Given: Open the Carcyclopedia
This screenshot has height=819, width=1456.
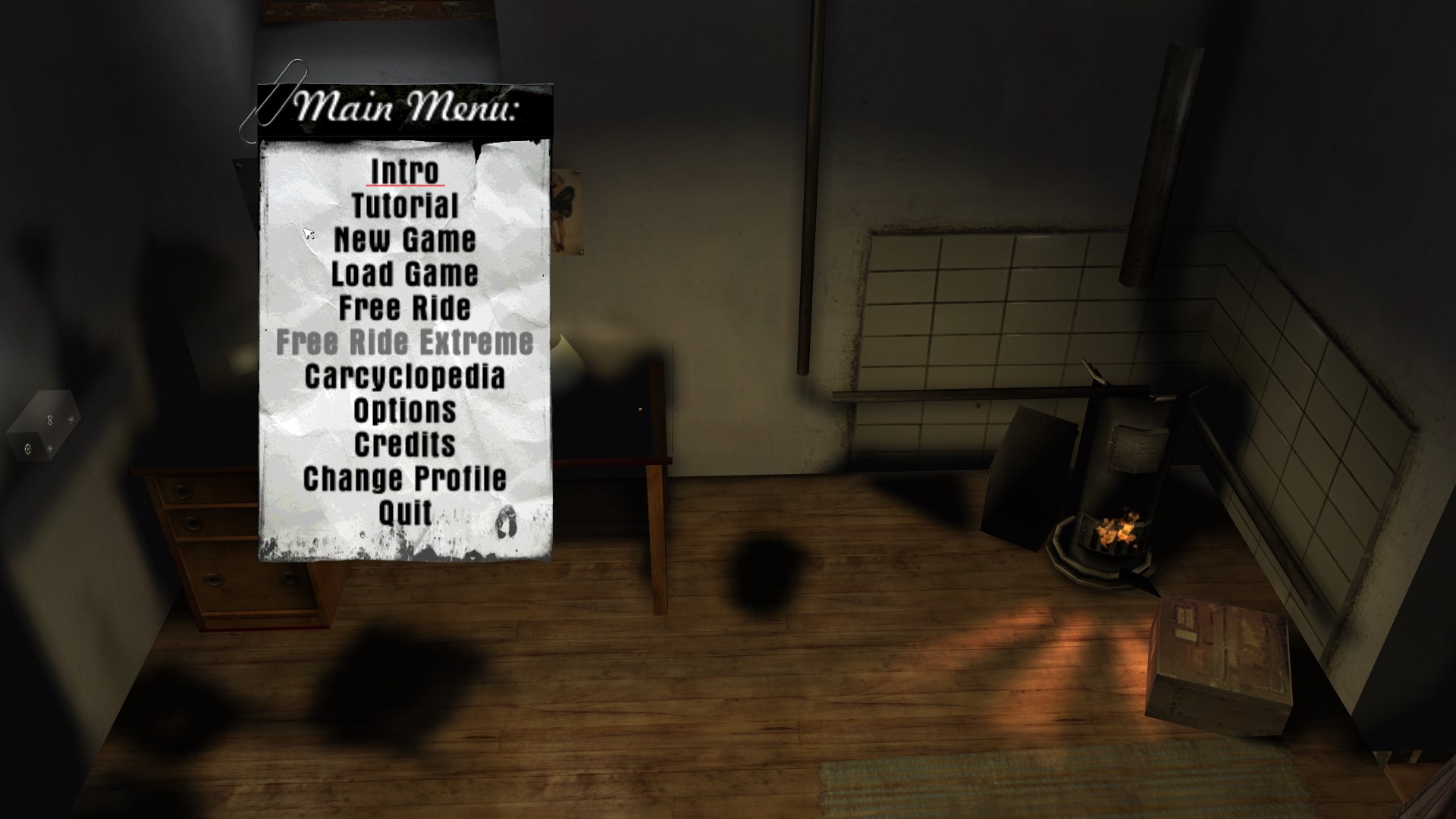Looking at the screenshot, I should pyautogui.click(x=404, y=377).
